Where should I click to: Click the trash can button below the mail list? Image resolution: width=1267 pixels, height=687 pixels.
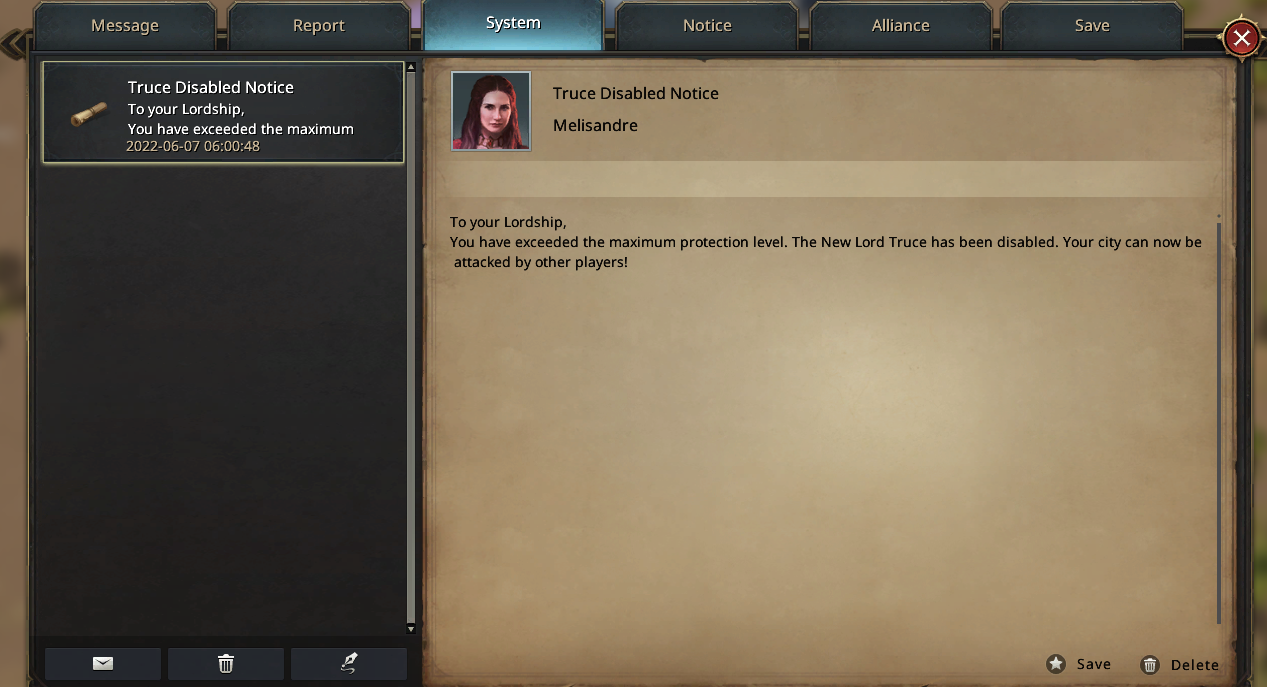[x=226, y=663]
